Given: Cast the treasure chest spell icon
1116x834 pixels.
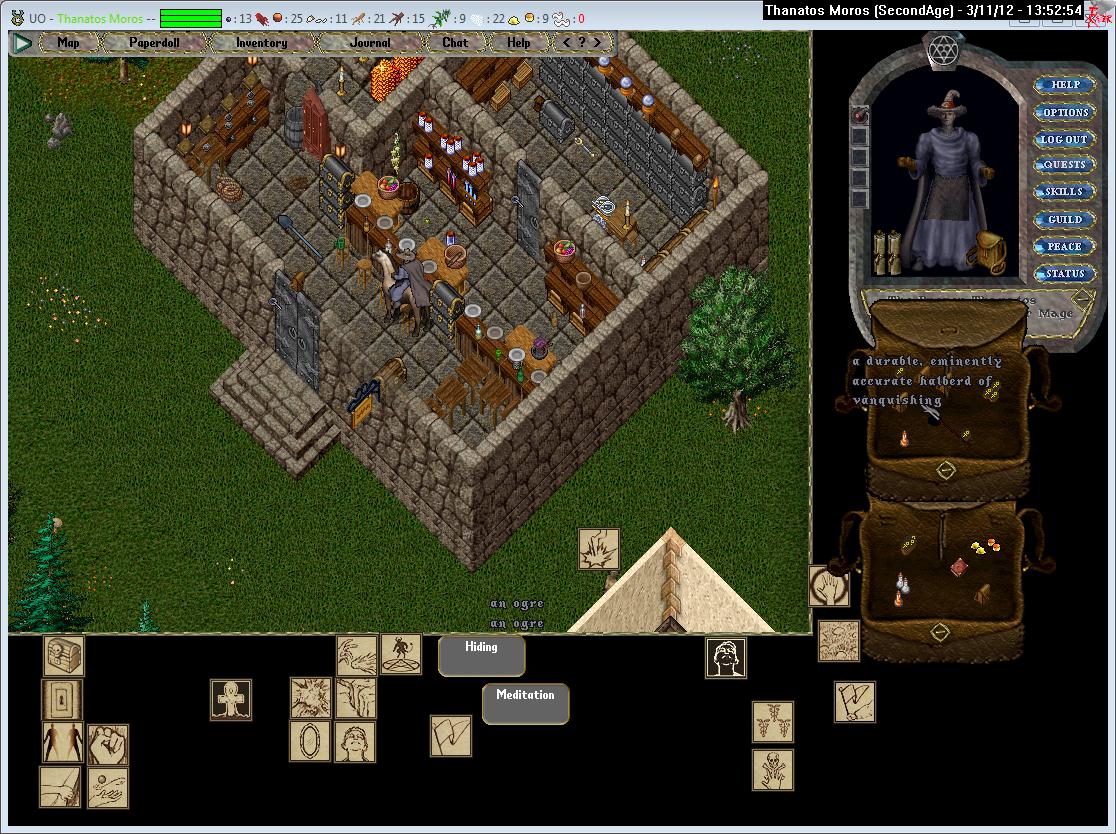Looking at the screenshot, I should [x=64, y=656].
